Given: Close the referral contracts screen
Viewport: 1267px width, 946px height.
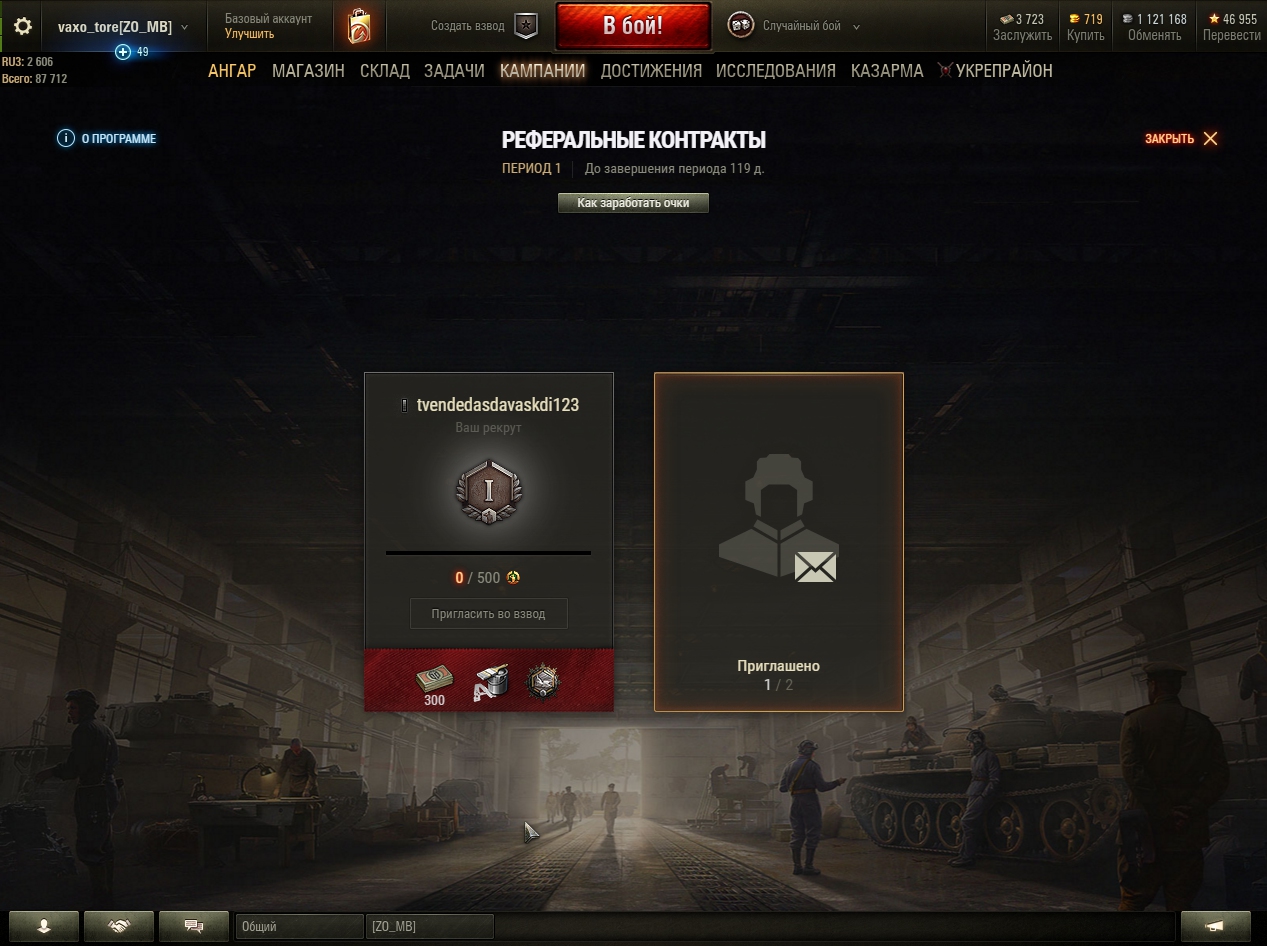Looking at the screenshot, I should coord(1181,139).
